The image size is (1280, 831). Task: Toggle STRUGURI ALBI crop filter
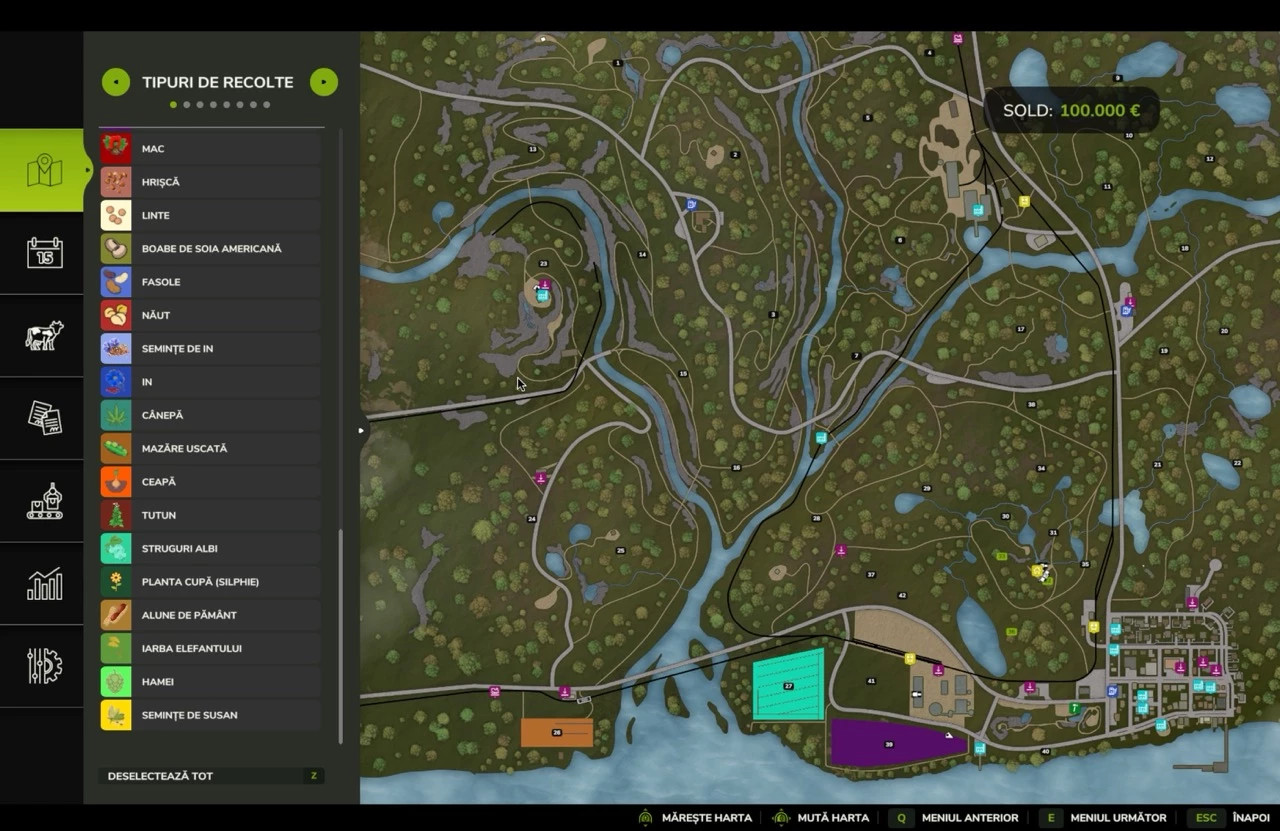tap(210, 548)
